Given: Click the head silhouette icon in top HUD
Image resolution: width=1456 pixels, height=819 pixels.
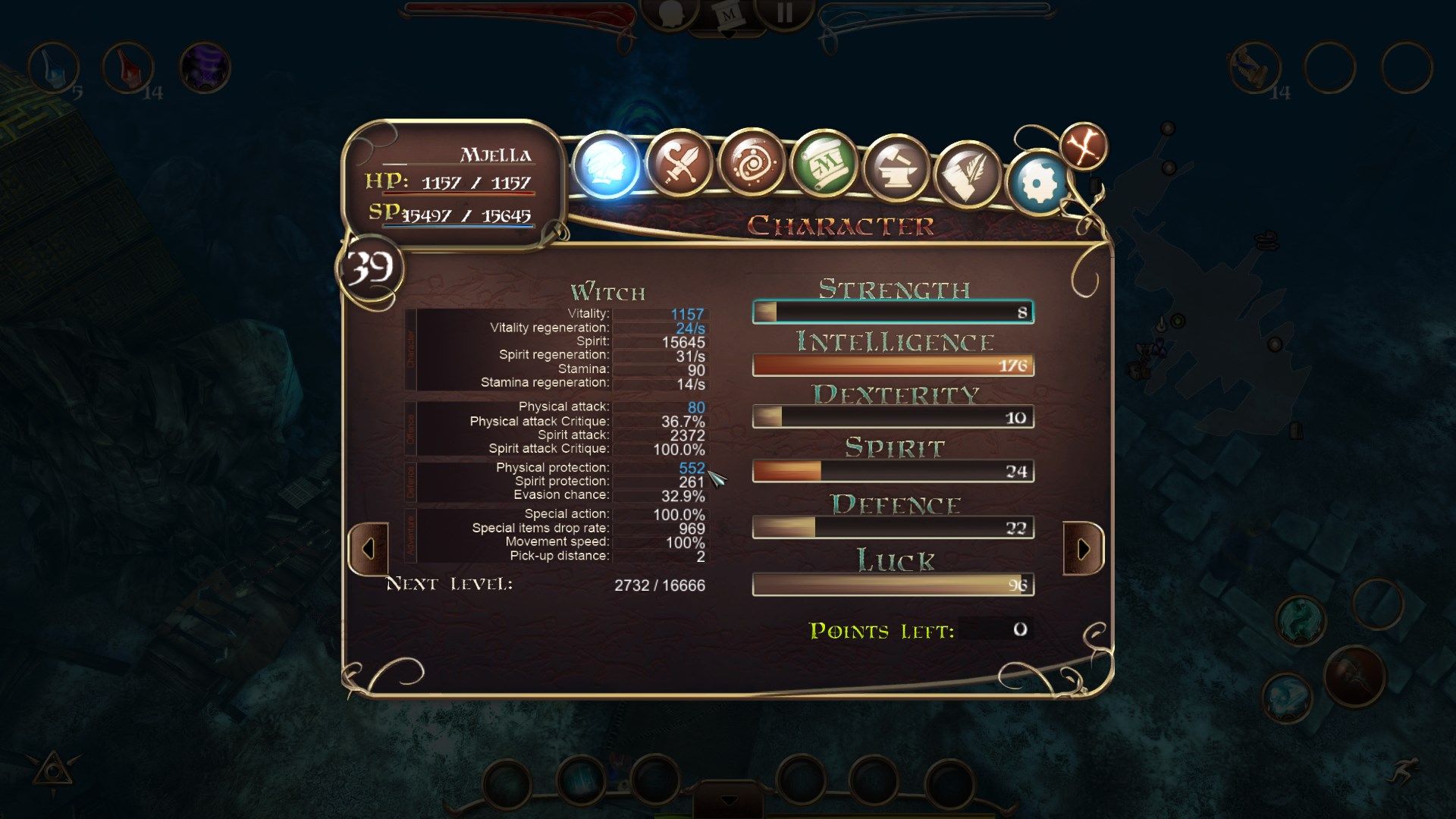Looking at the screenshot, I should tap(670, 14).
